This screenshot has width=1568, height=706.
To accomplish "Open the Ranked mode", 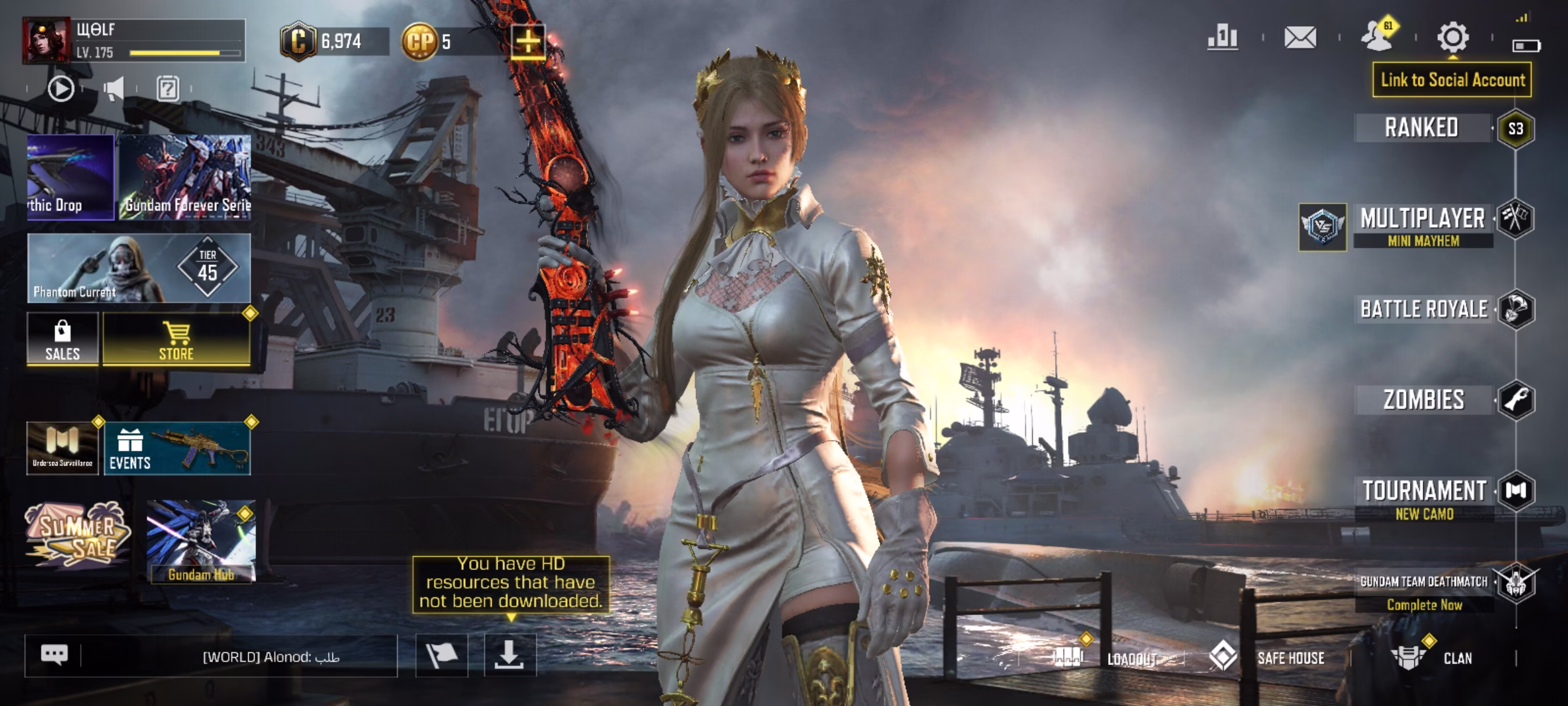I will [x=1422, y=128].
